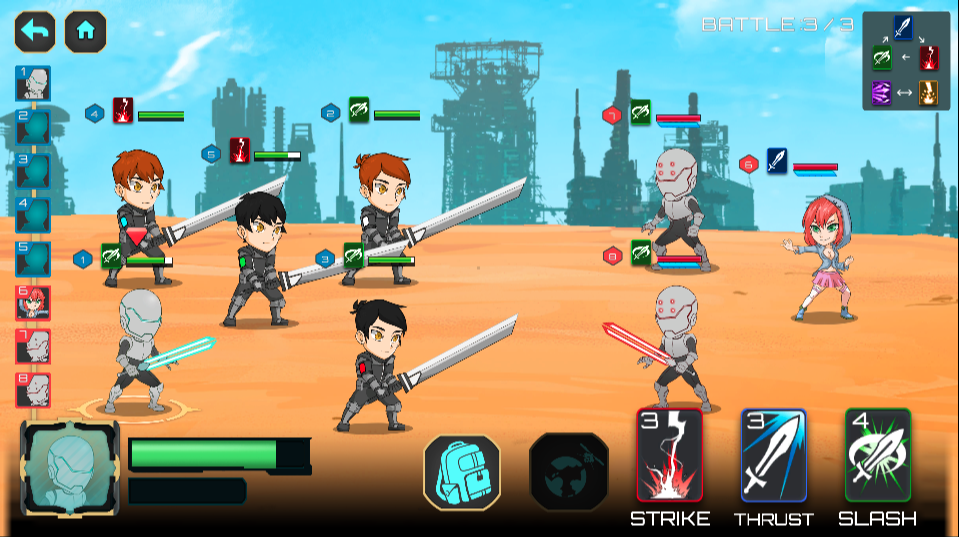The height and width of the screenshot is (537, 959).
Task: Select turn order slot number 8
Action: [33, 389]
